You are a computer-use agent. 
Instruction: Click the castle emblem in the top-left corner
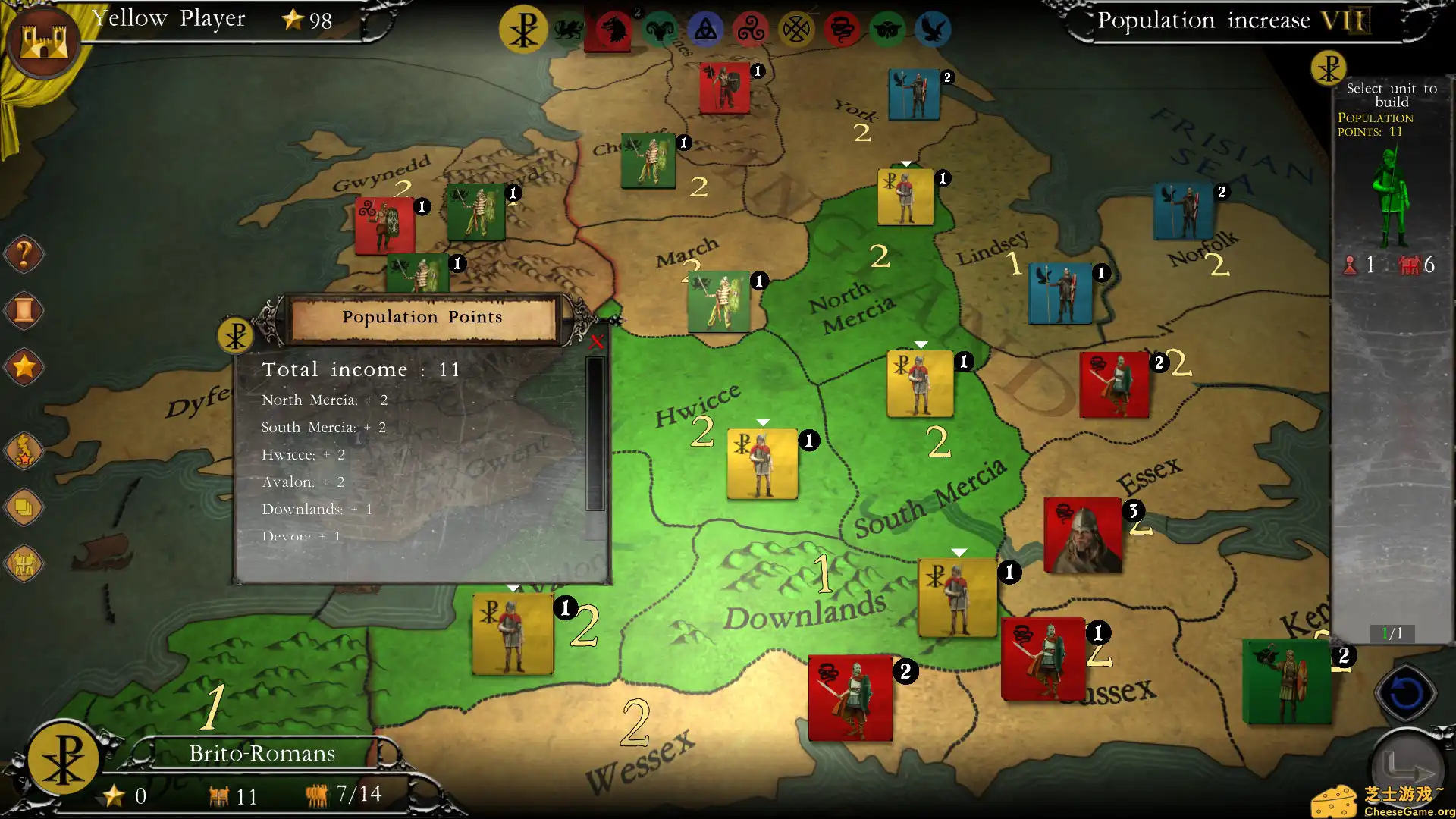tap(43, 39)
